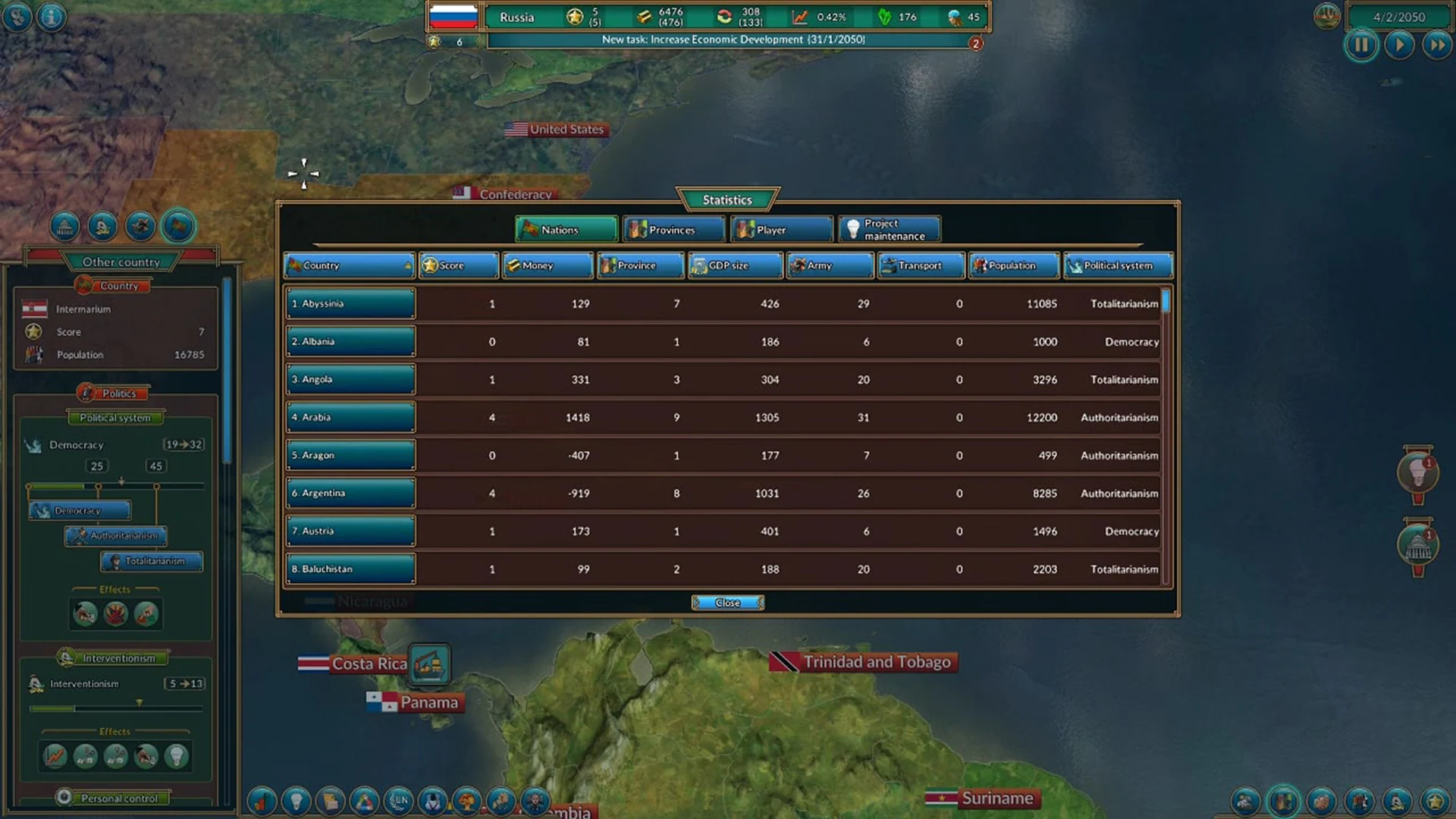Image resolution: width=1456 pixels, height=819 pixels.
Task: Open the statistics chart icon on bottom toolbar
Action: click(x=262, y=801)
